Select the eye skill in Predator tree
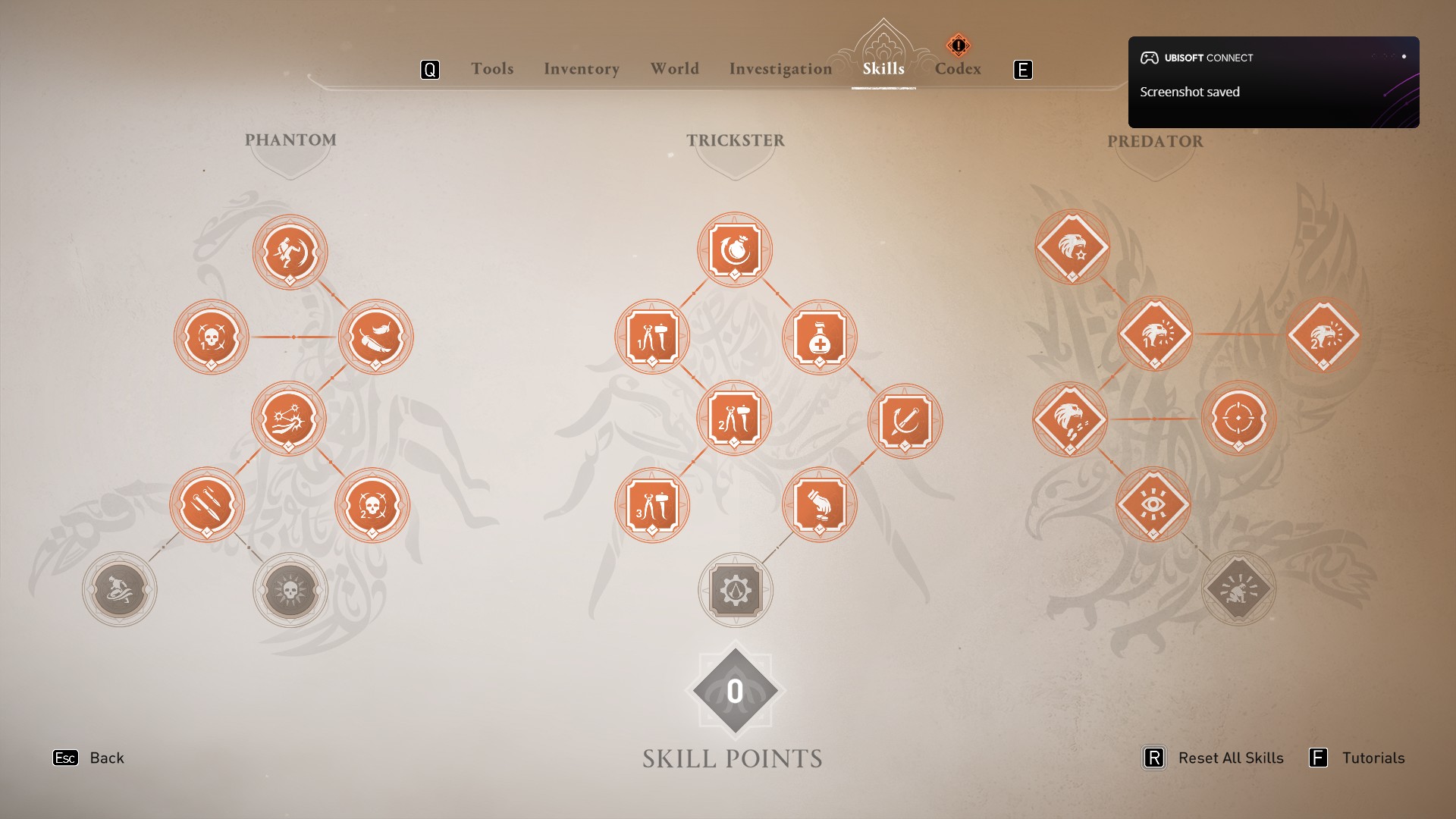This screenshot has height=819, width=1456. [x=1153, y=504]
